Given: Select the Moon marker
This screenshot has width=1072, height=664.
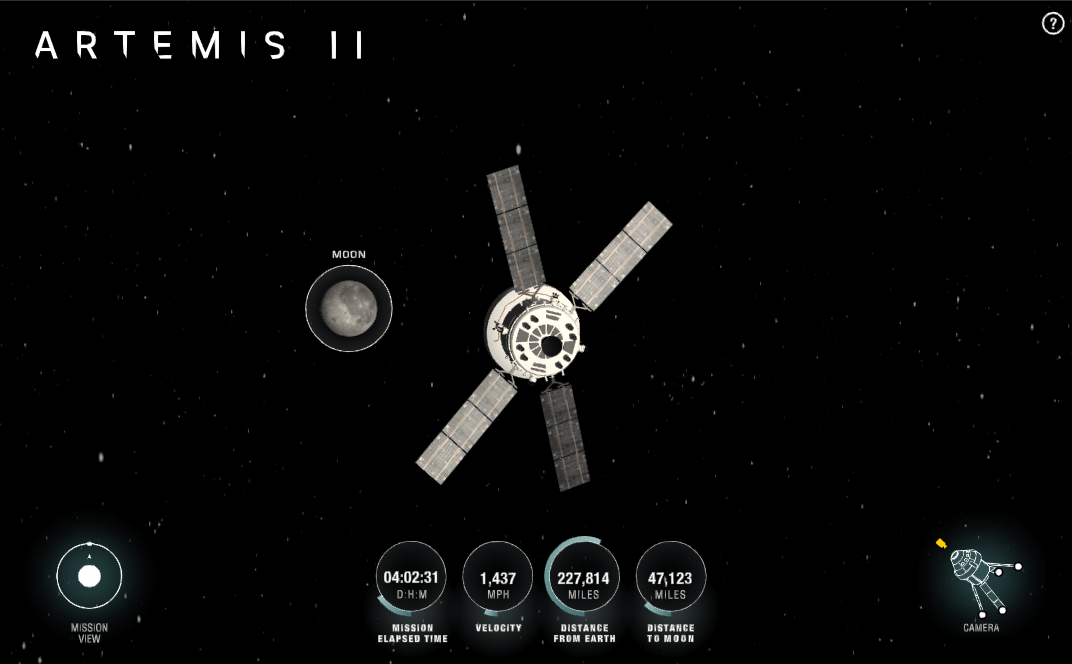Looking at the screenshot, I should [349, 308].
